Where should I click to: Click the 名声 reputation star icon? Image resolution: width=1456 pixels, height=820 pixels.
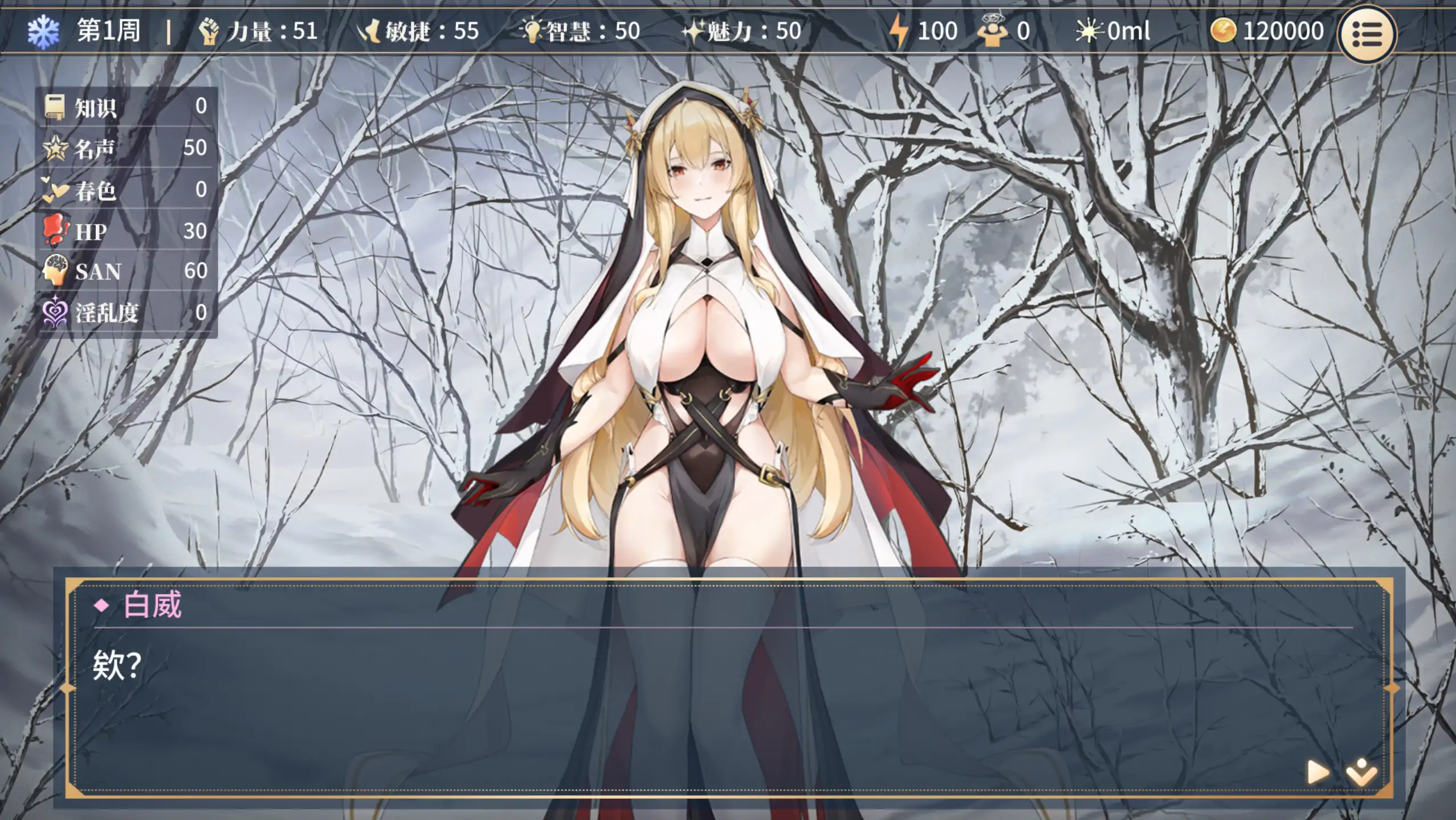coord(55,149)
